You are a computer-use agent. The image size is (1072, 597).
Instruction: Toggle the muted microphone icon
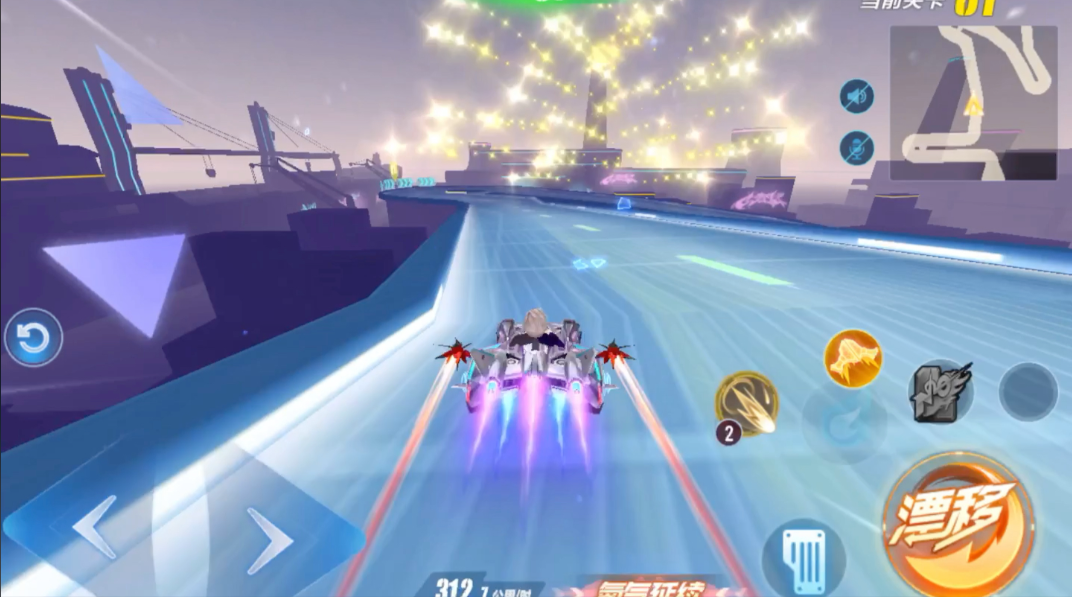point(857,148)
